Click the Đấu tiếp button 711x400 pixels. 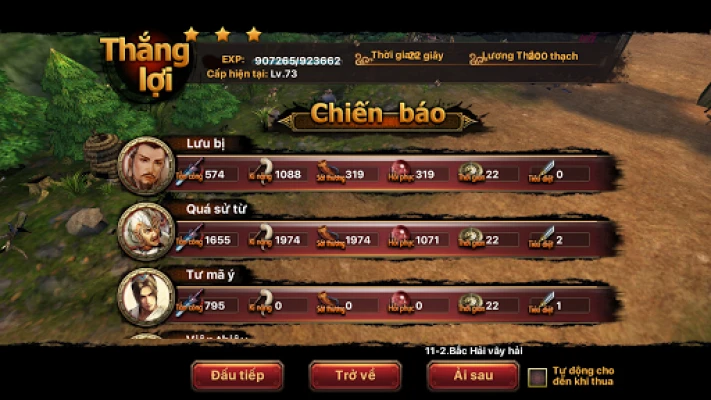coord(237,375)
